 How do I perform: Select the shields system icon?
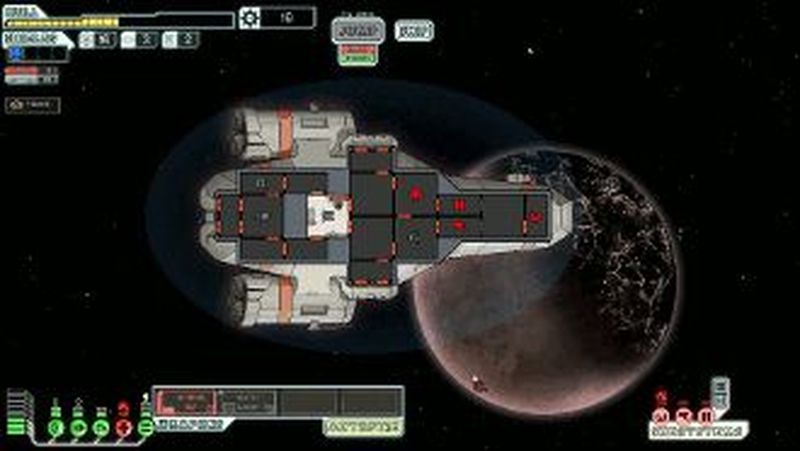click(x=56, y=428)
